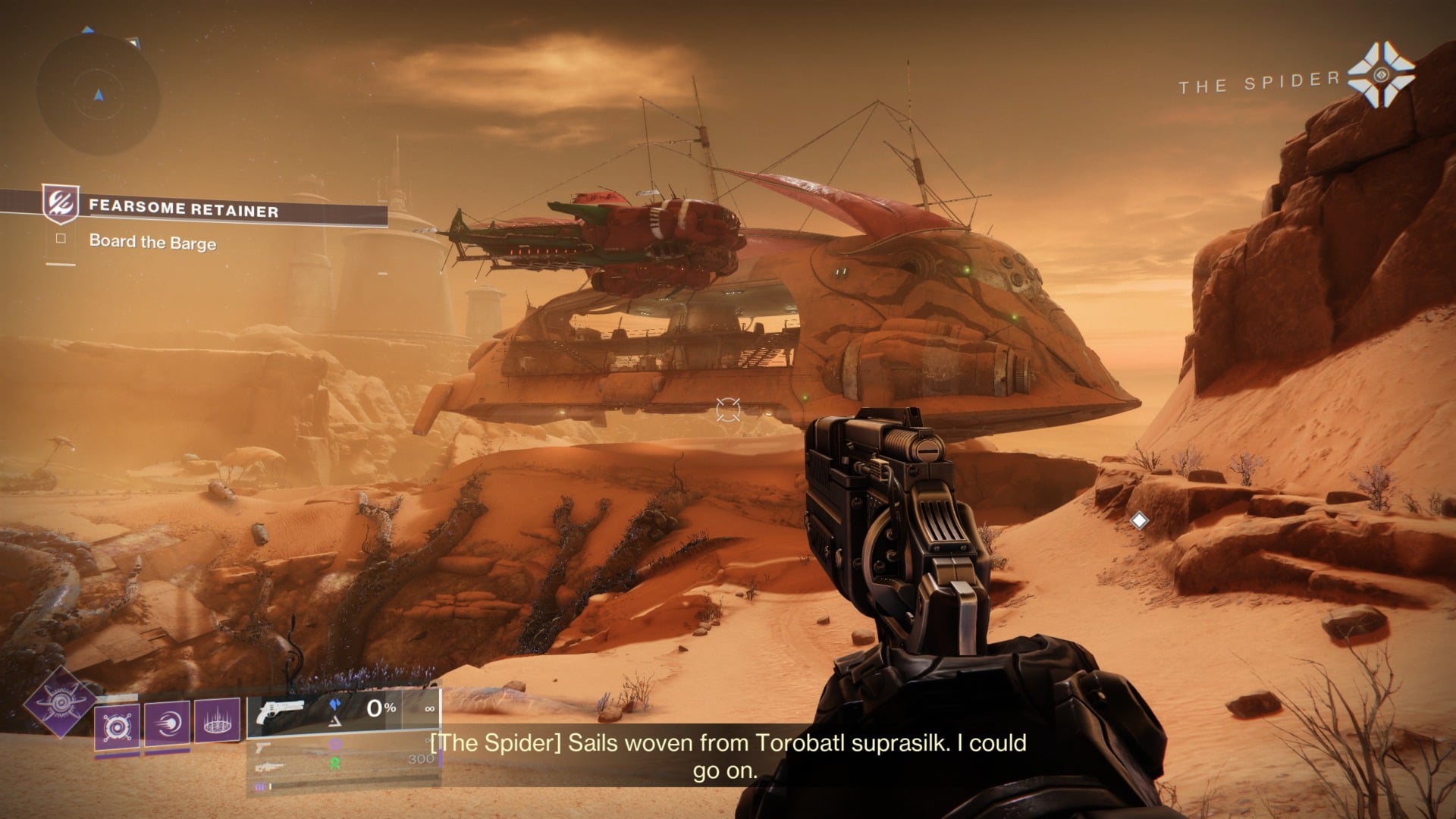Image resolution: width=1456 pixels, height=819 pixels.
Task: Activate the Void super diamond icon
Action: 59,701
